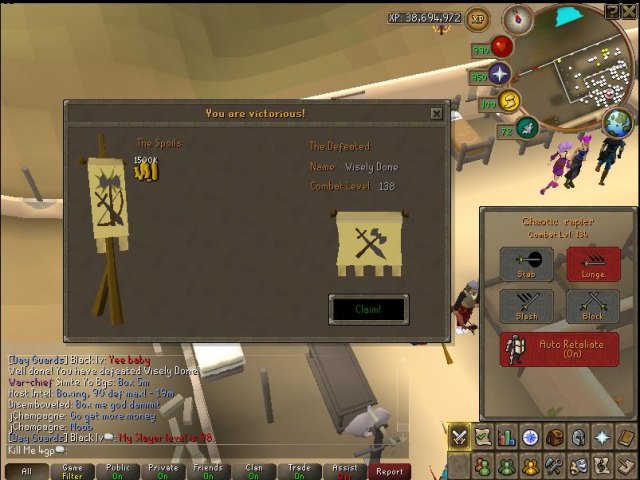Open the Stats bar-chart tab
Image resolution: width=640 pixels, height=480 pixels.
click(506, 437)
